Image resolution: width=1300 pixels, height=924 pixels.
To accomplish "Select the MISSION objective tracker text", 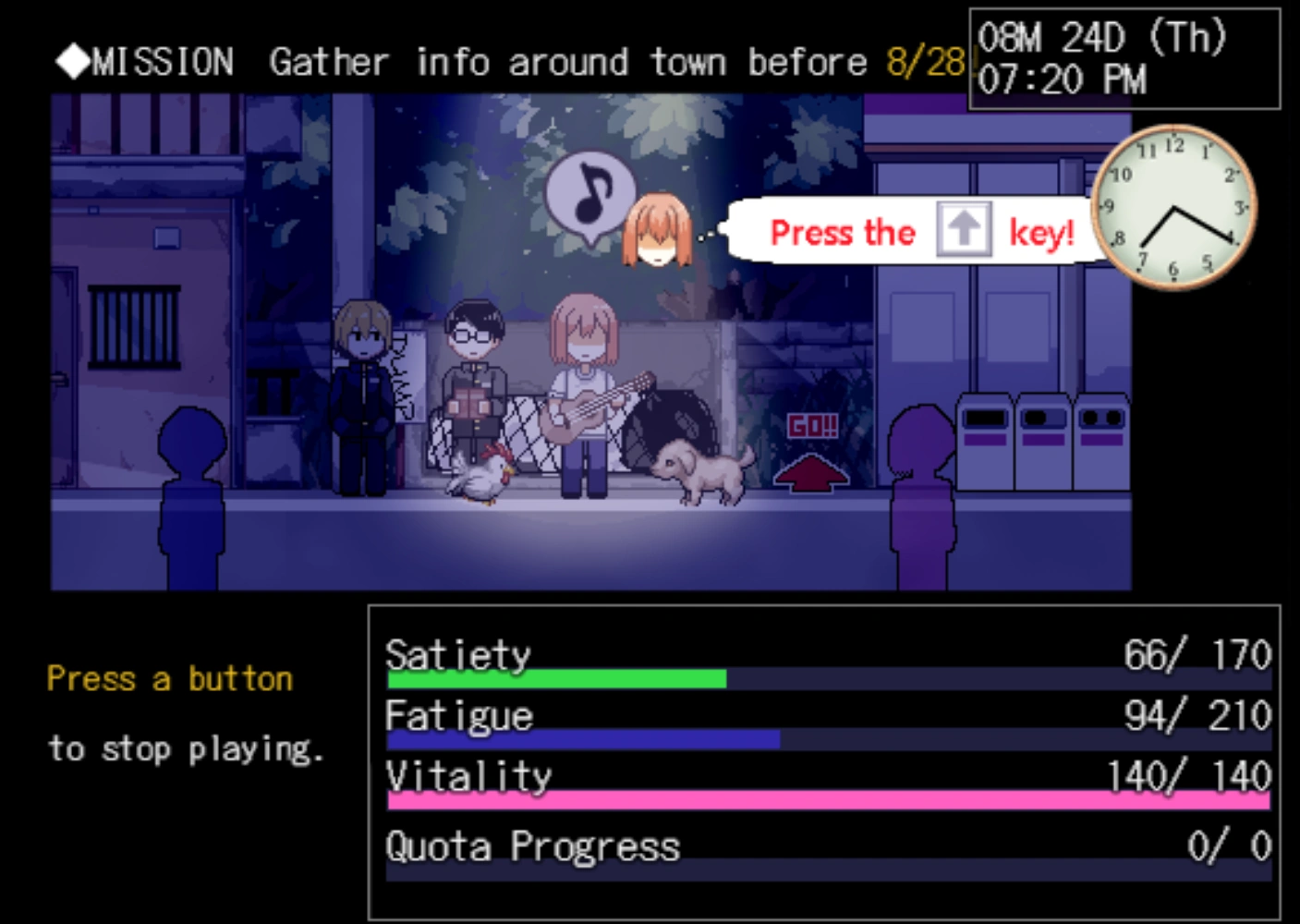I will coord(508,62).
